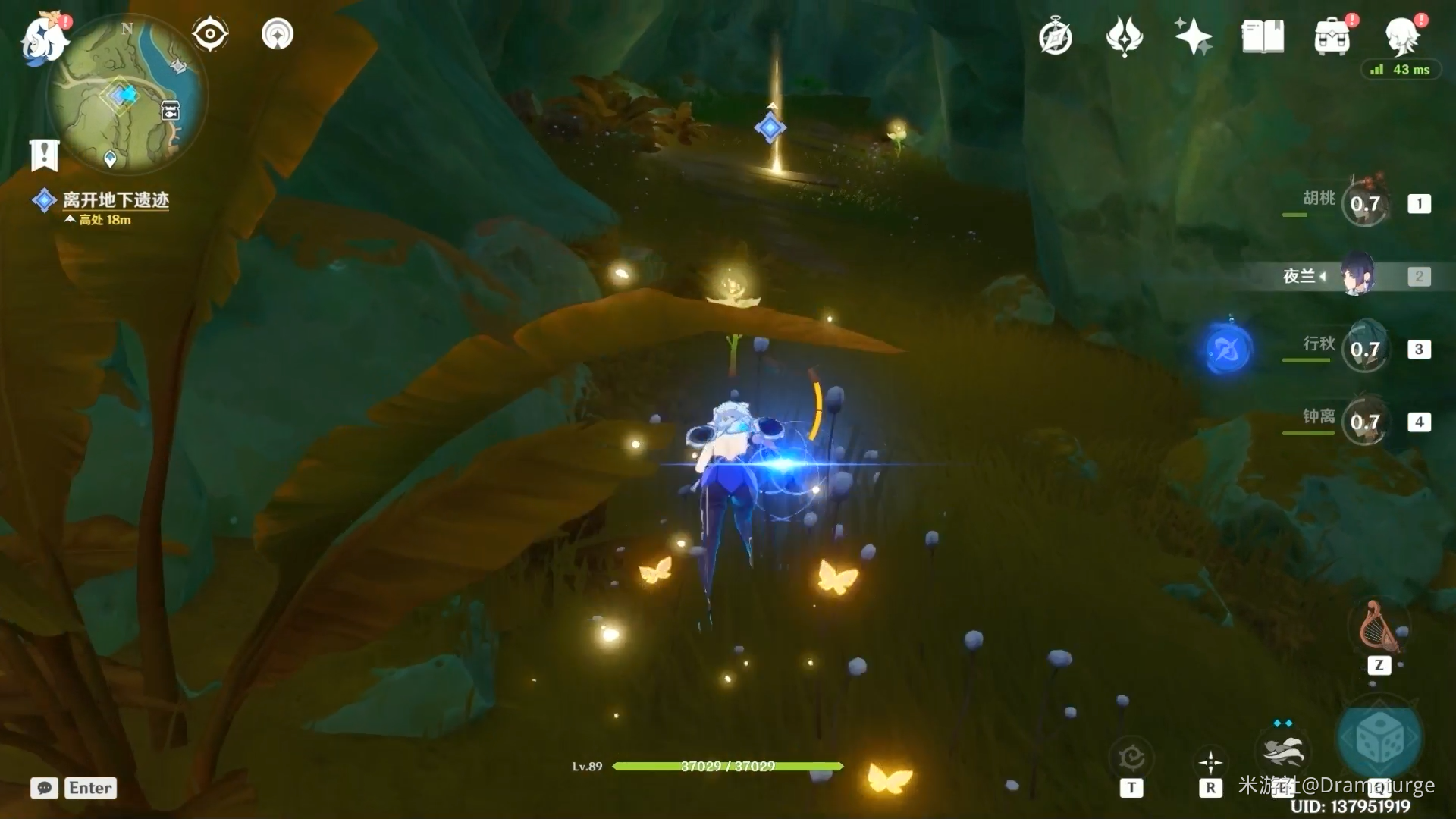The height and width of the screenshot is (819, 1456).
Task: Switch to party member 钟离
Action: 1364,422
